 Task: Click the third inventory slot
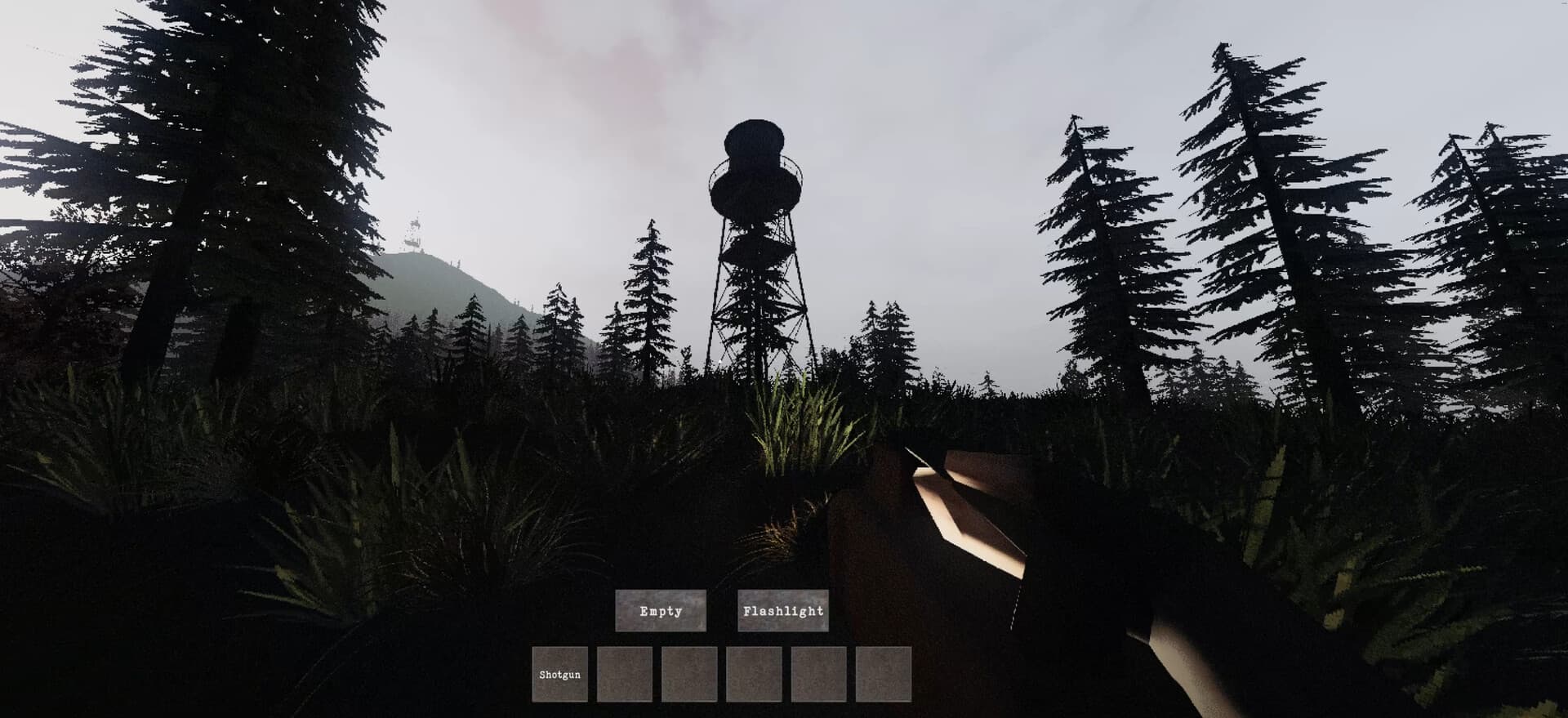688,674
